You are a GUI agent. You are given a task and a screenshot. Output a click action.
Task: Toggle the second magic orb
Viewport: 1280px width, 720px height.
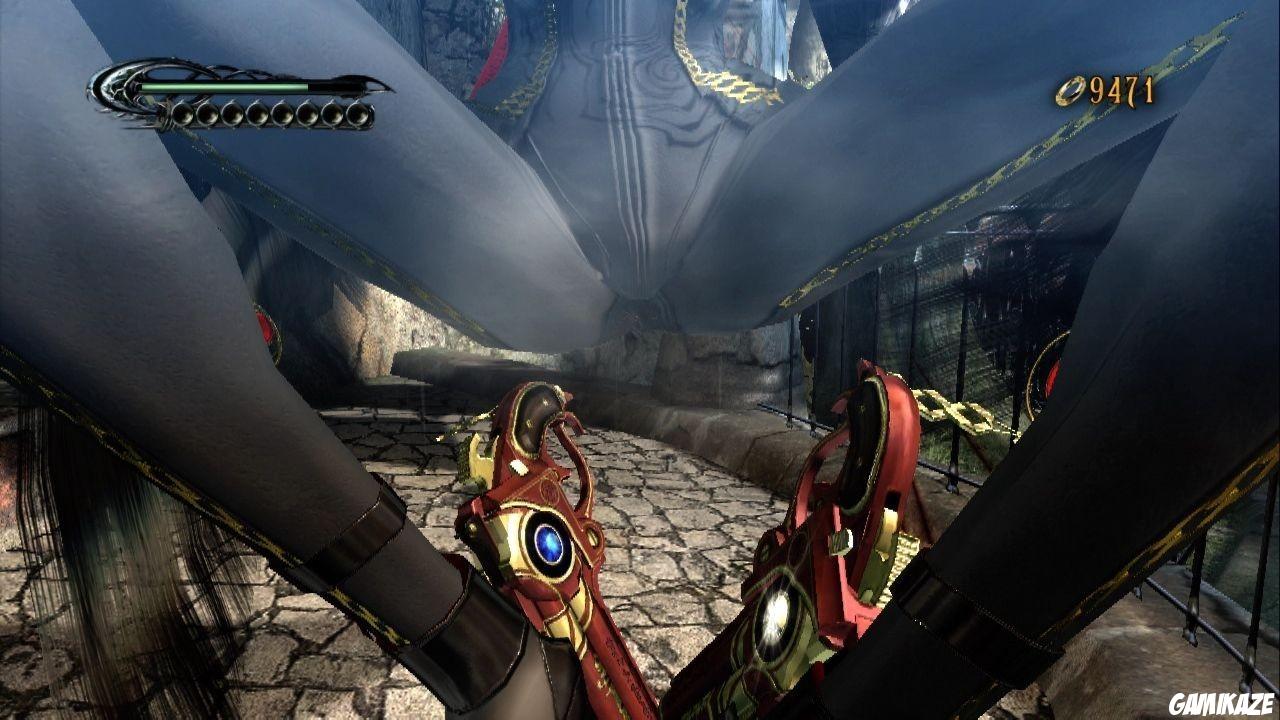pos(206,113)
